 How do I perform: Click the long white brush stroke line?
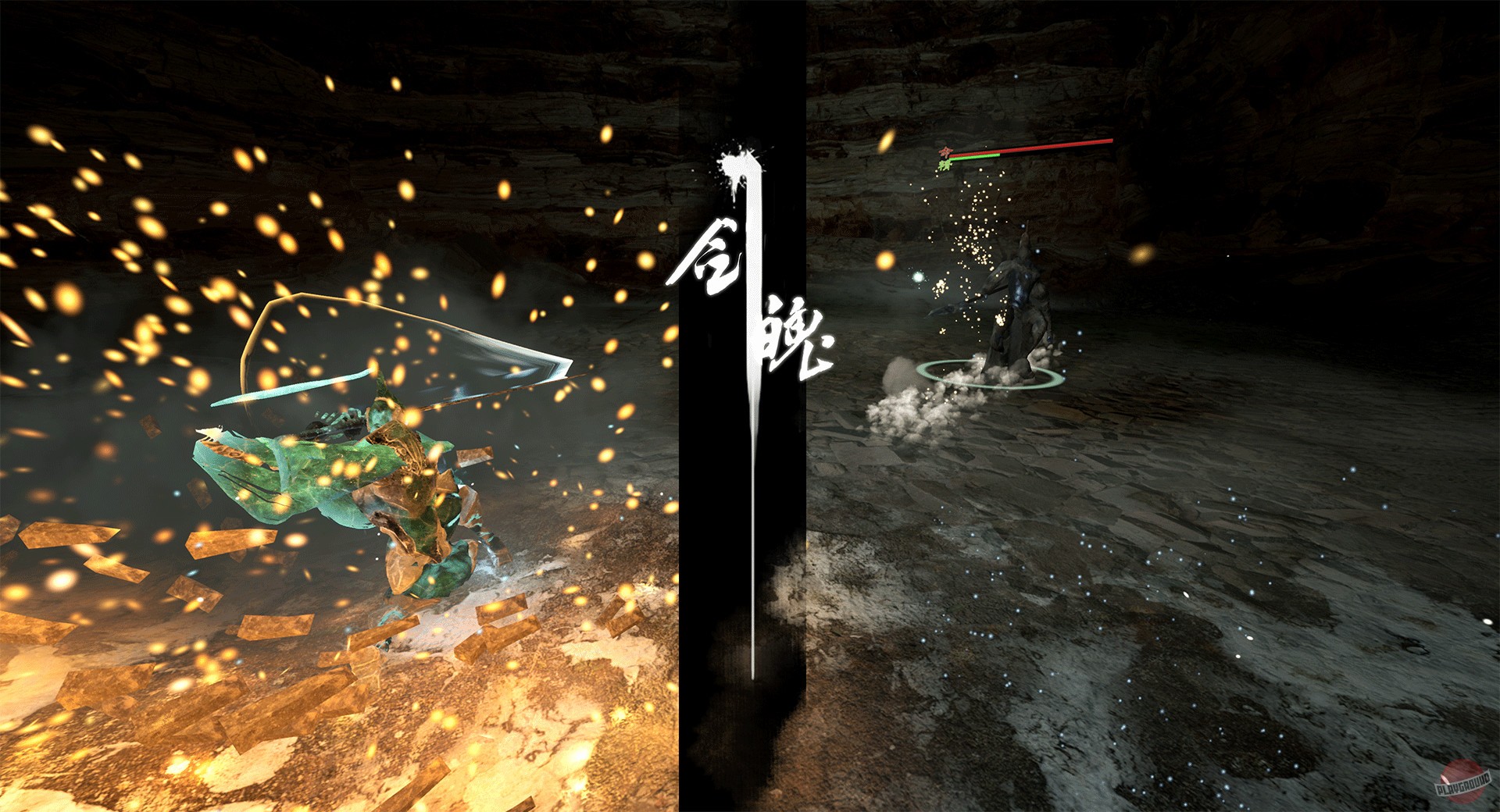coord(752,468)
